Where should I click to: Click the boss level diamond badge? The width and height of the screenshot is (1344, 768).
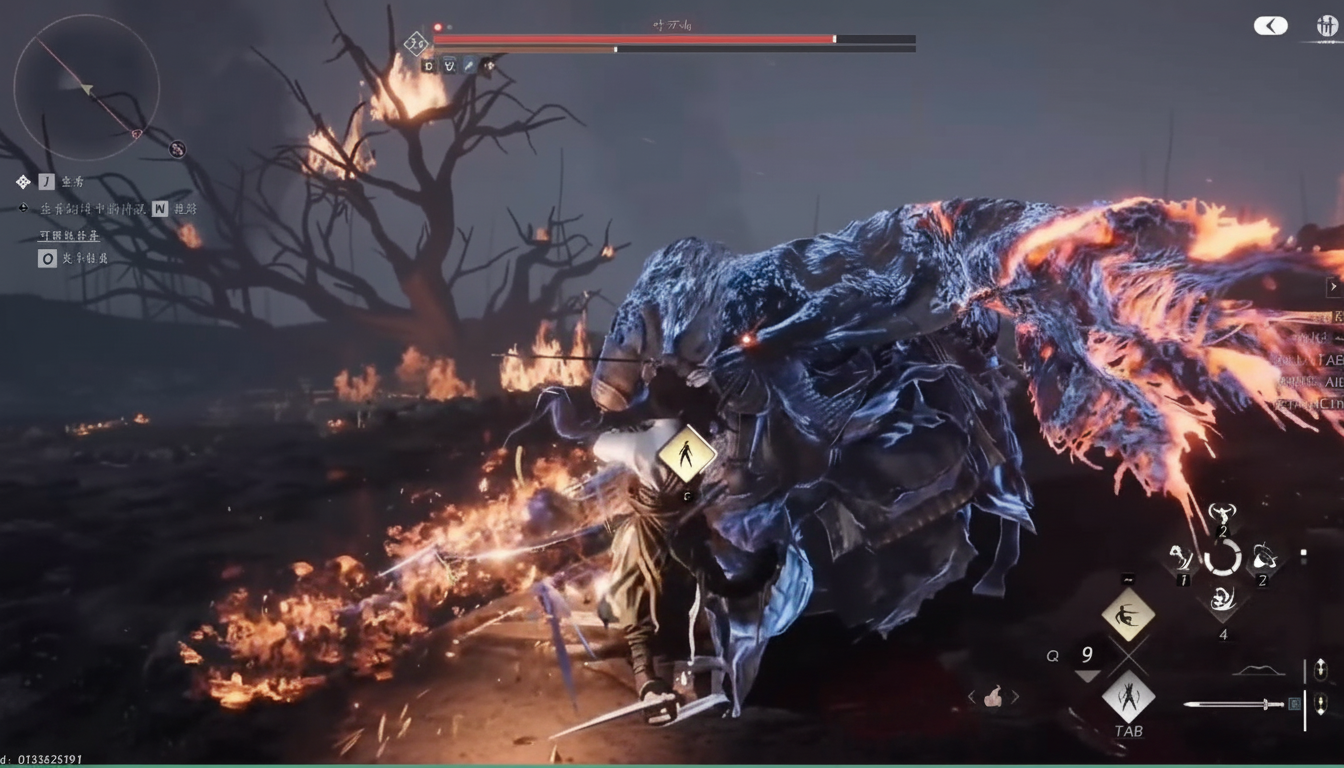416,43
